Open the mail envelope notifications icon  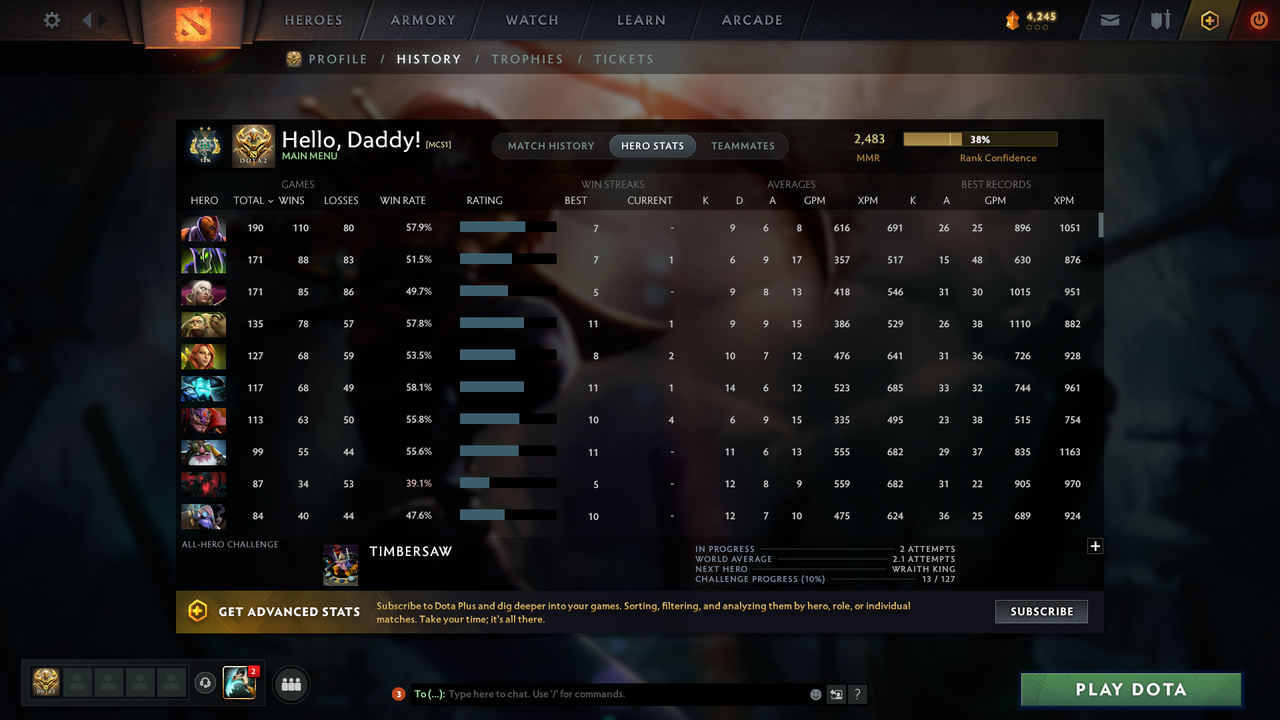[1108, 19]
